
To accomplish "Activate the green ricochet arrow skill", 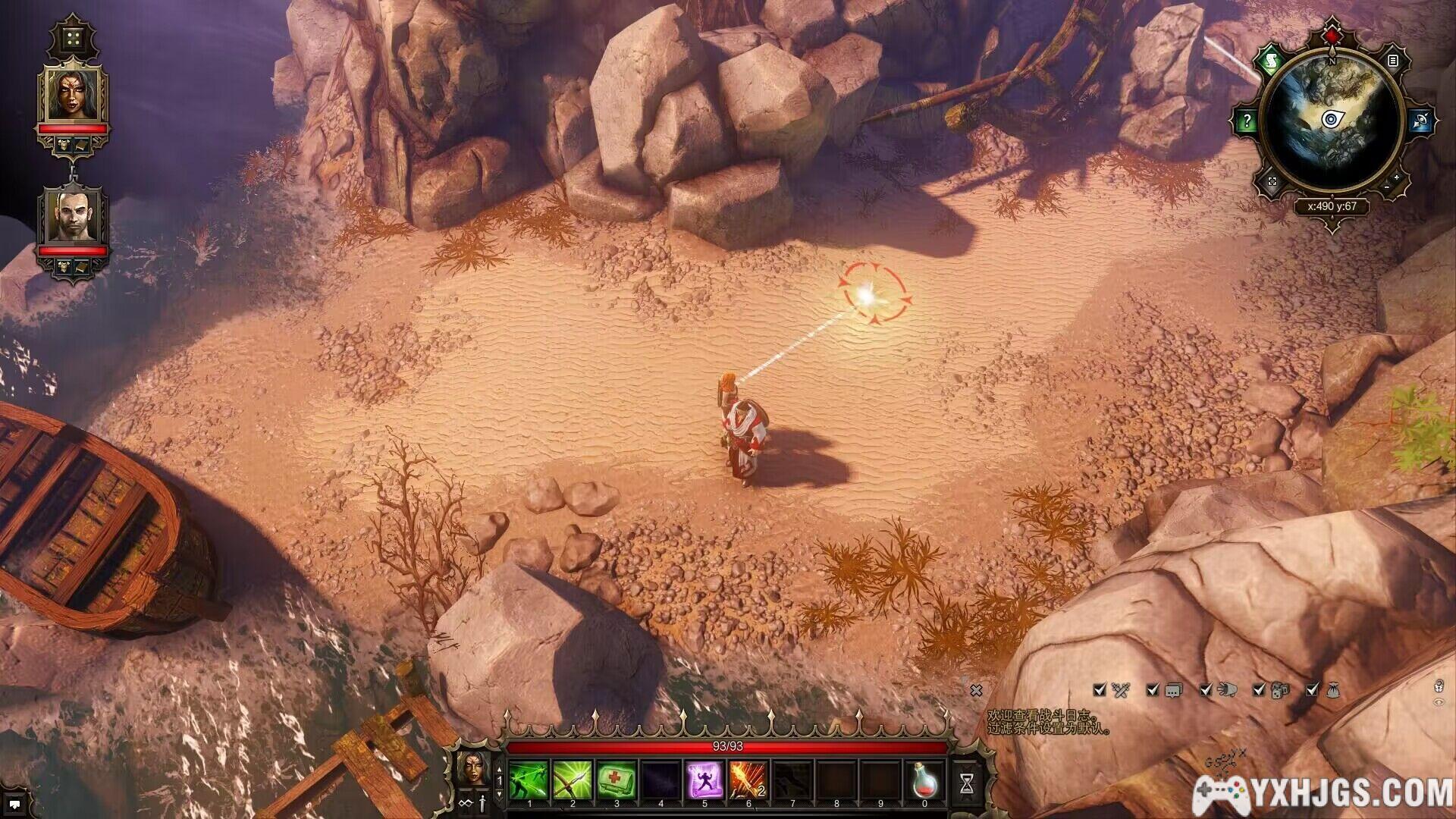I will coord(529,780).
